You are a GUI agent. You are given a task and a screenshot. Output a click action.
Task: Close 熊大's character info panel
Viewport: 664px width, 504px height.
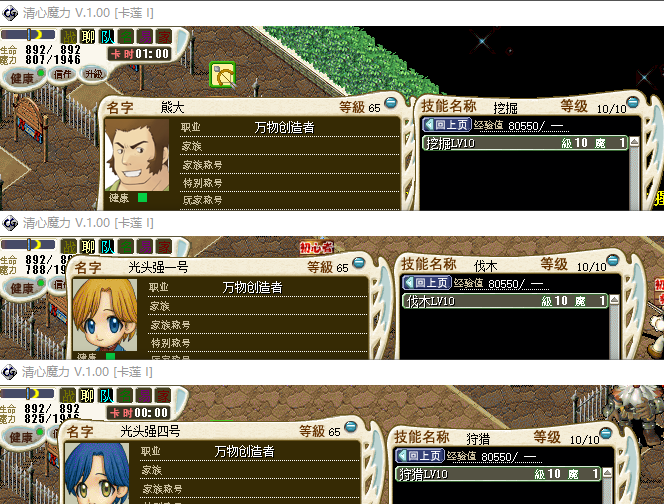391,102
